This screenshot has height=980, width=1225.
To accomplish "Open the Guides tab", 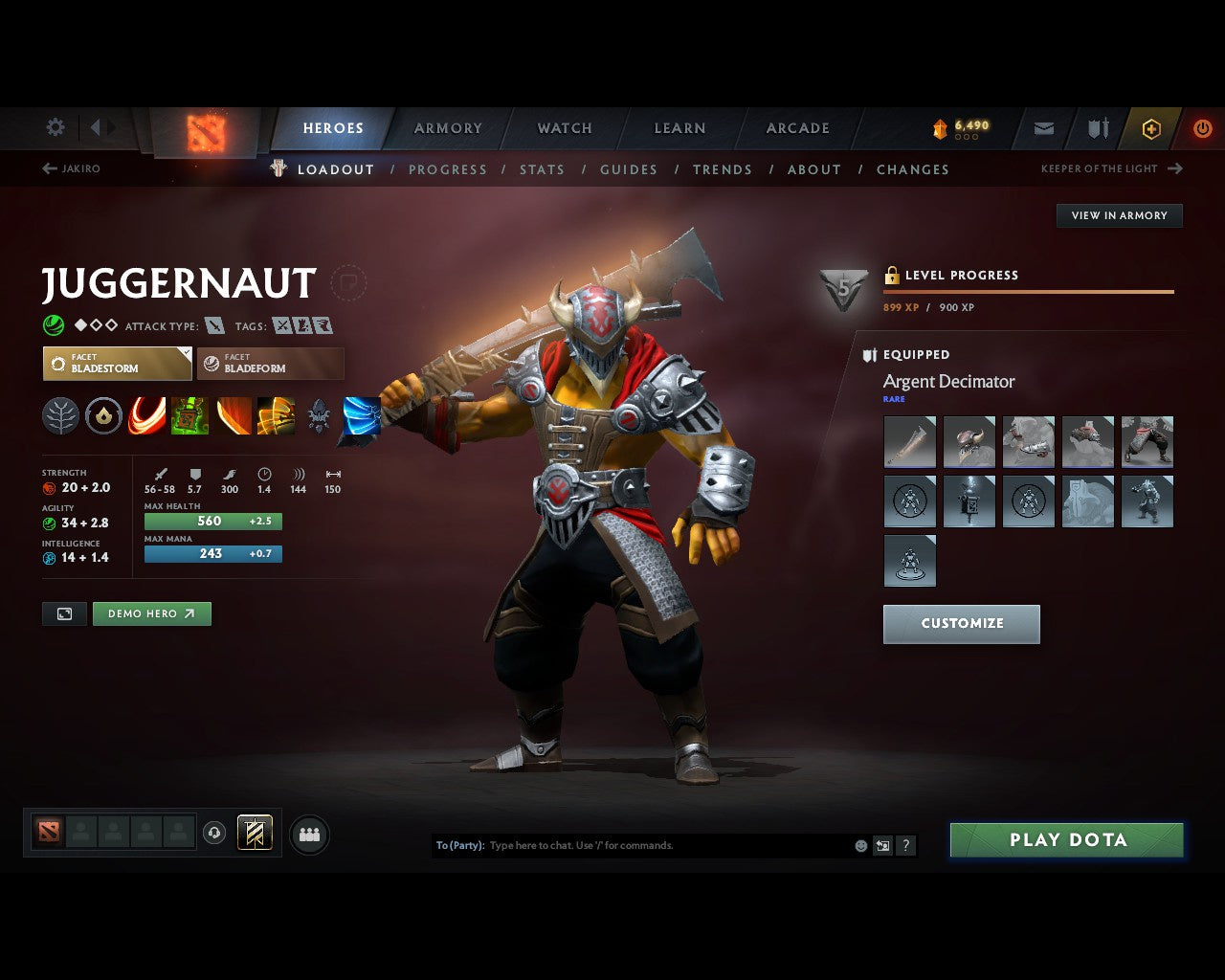I will coord(628,169).
